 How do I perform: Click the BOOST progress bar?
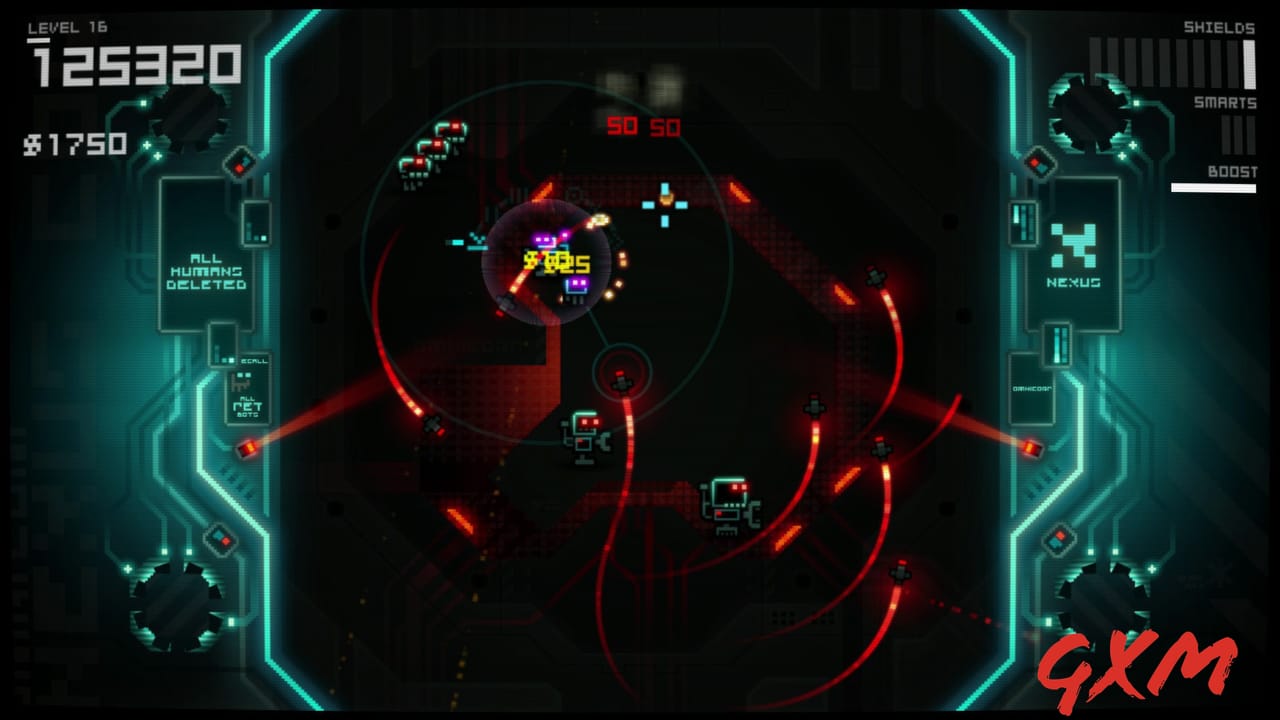point(1213,188)
